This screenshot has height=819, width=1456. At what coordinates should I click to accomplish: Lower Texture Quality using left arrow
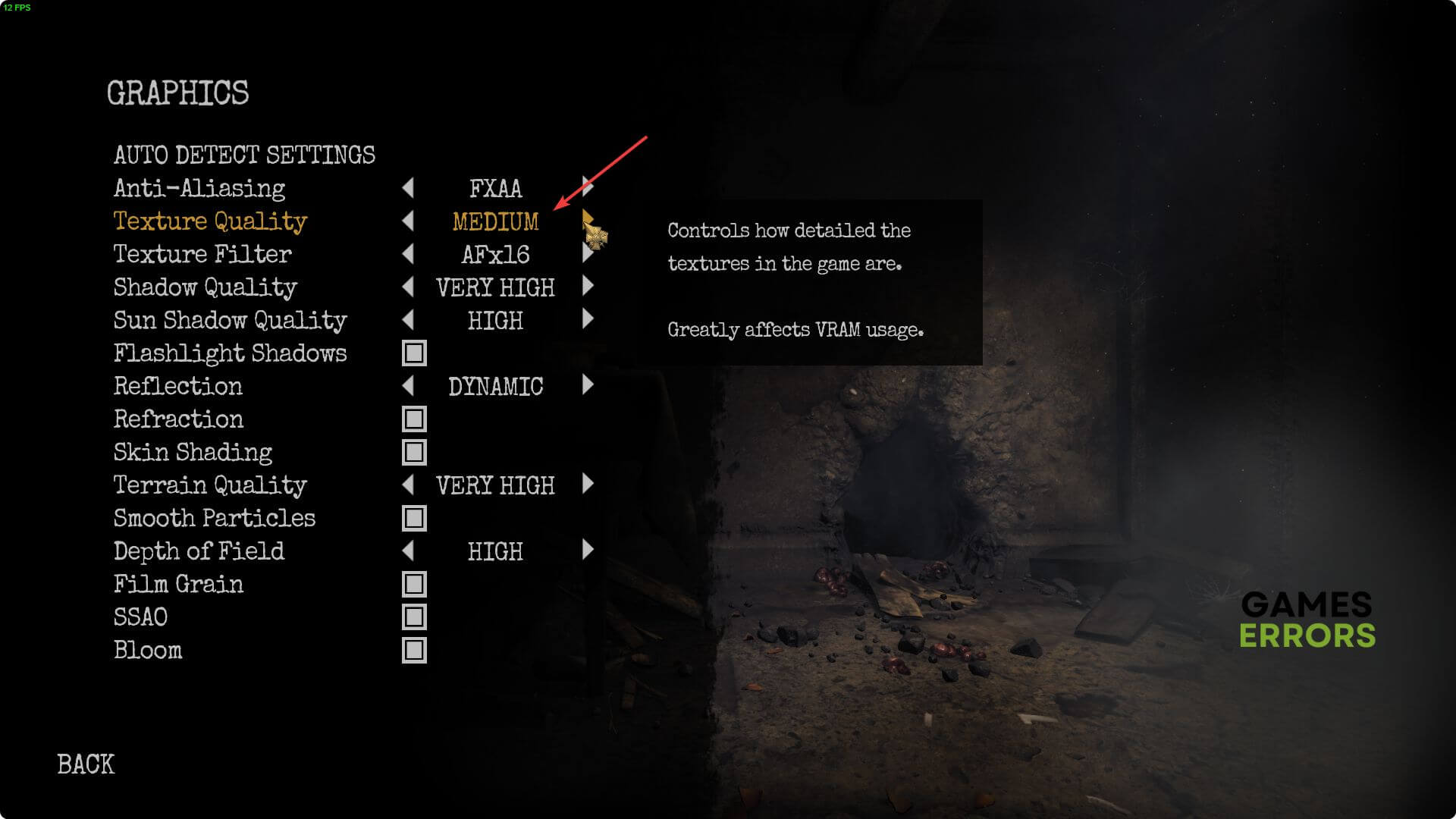tap(408, 221)
